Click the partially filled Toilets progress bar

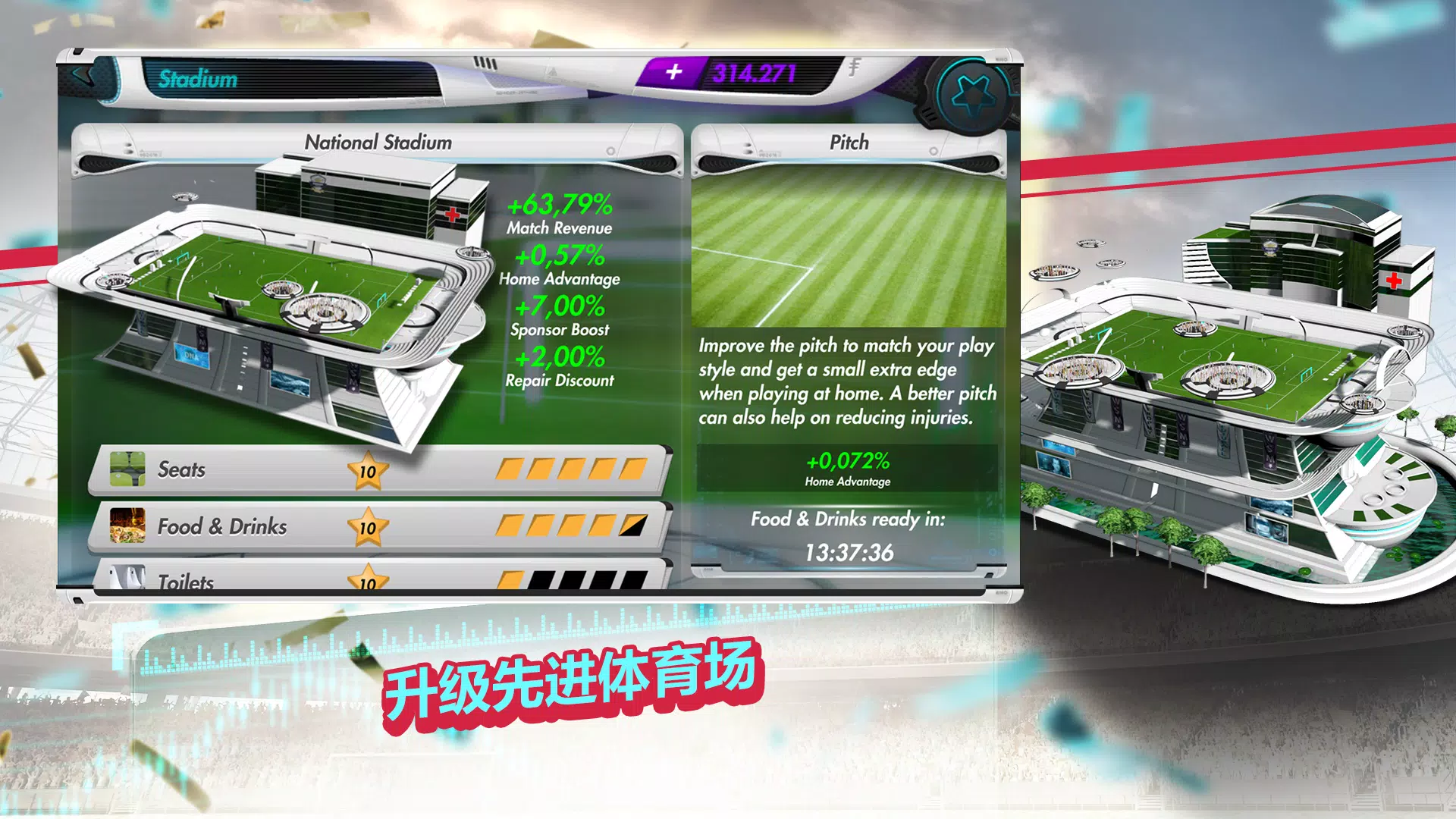pos(571,579)
